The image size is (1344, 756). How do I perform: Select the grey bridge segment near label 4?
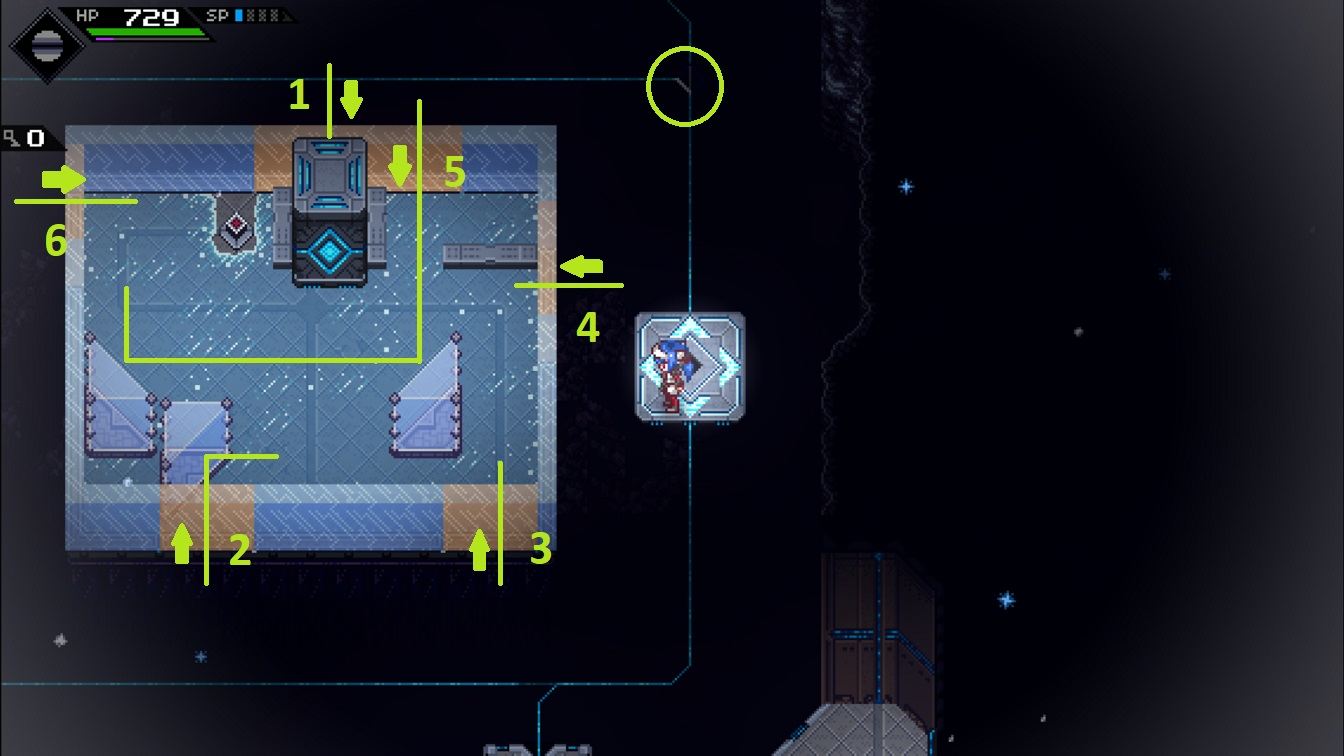coord(490,253)
